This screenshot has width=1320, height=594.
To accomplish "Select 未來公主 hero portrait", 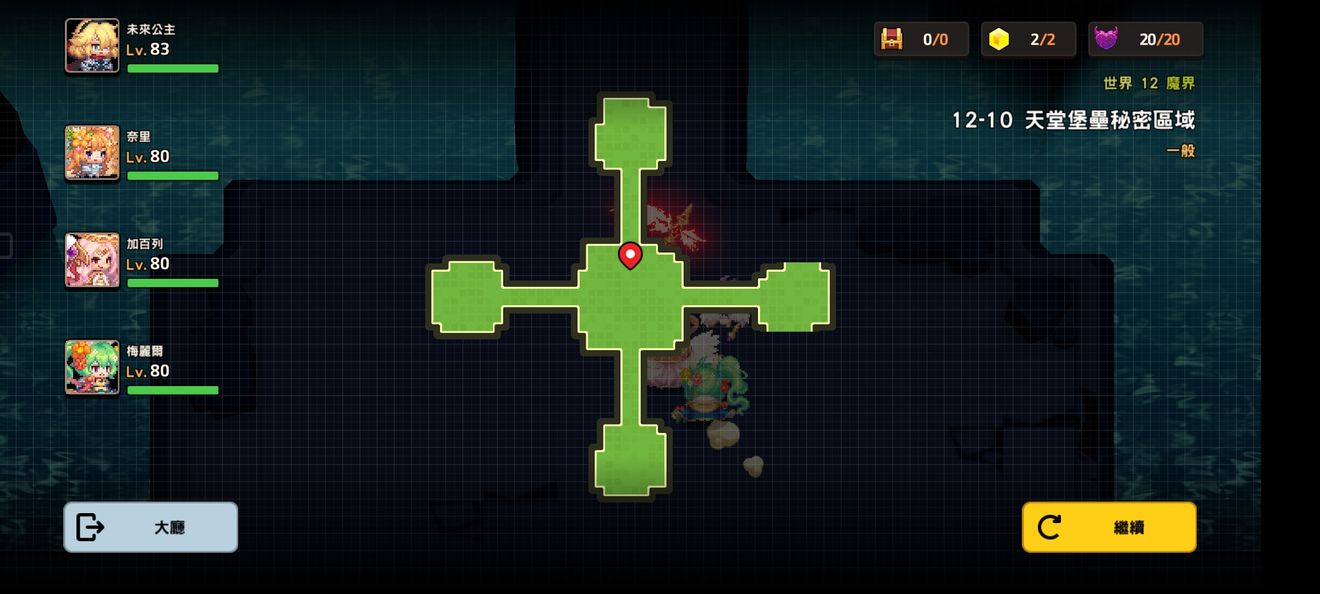I will (x=92, y=46).
